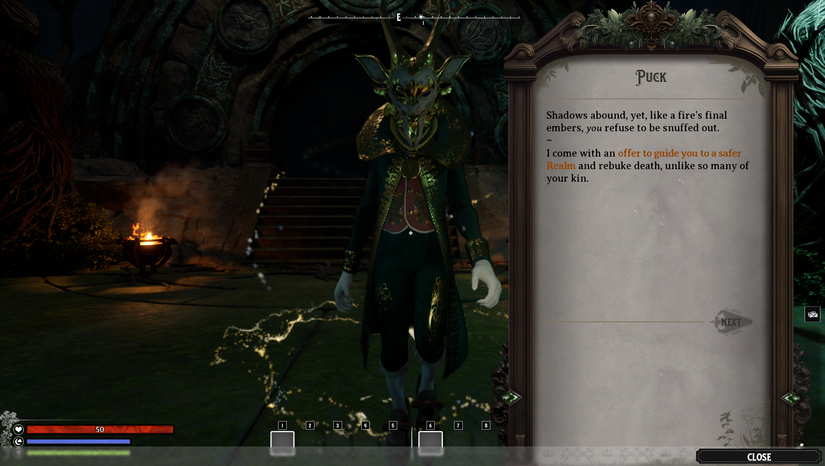Select hotbar slot number 1
This screenshot has width=825, height=466.
(x=282, y=441)
